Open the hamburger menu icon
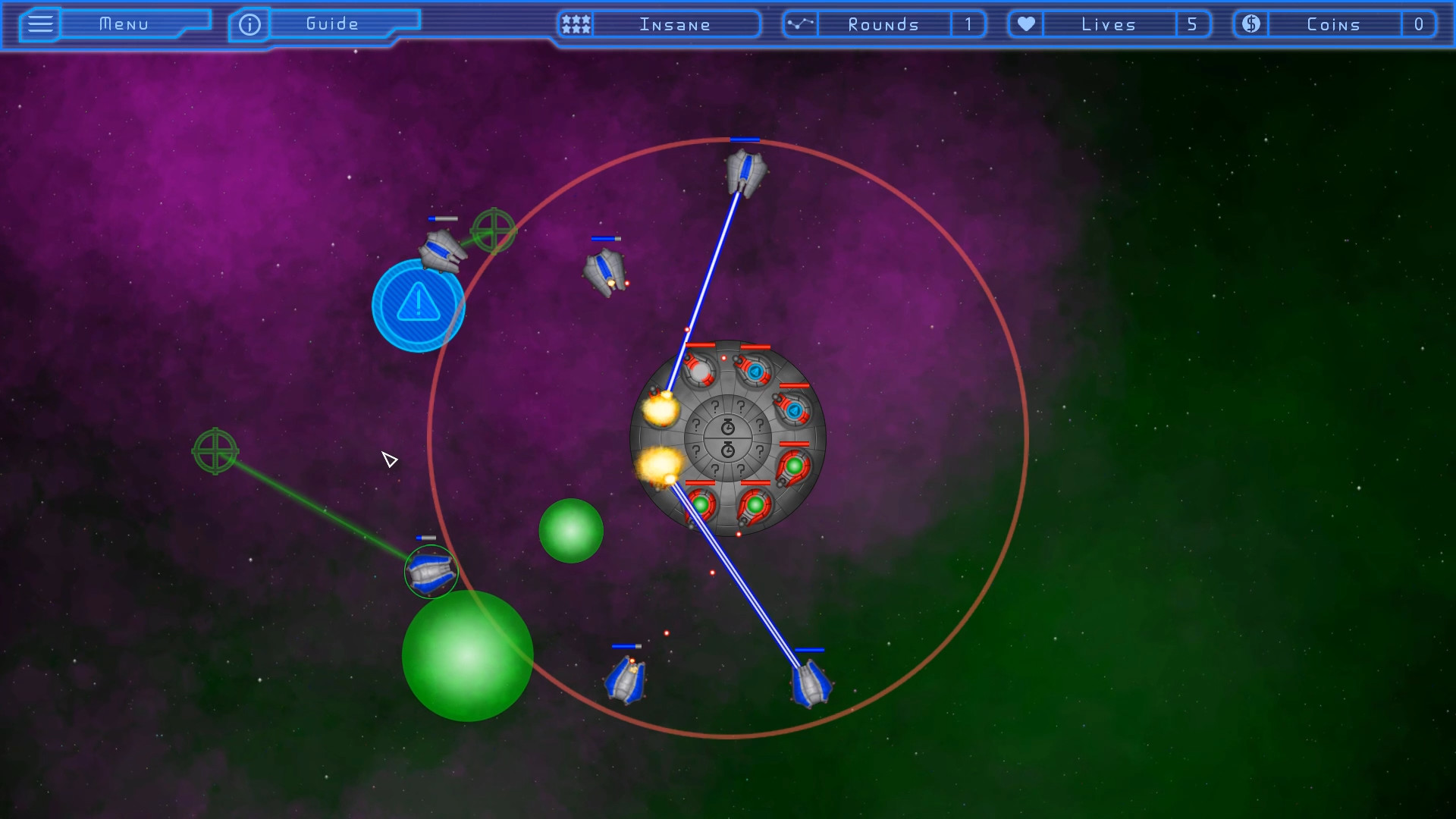This screenshot has width=1456, height=819. (39, 24)
